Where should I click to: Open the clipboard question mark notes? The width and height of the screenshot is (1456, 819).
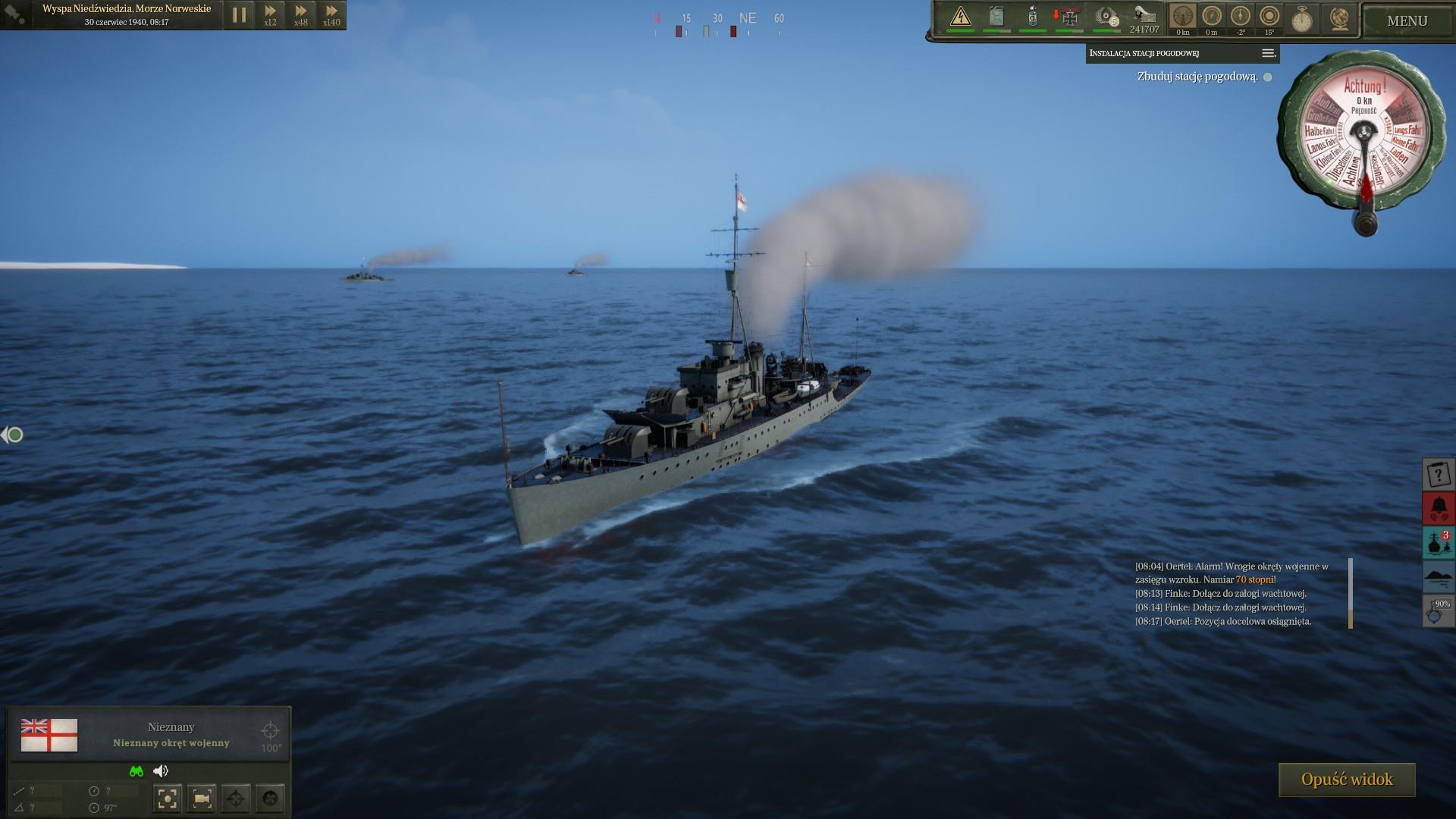1438,475
